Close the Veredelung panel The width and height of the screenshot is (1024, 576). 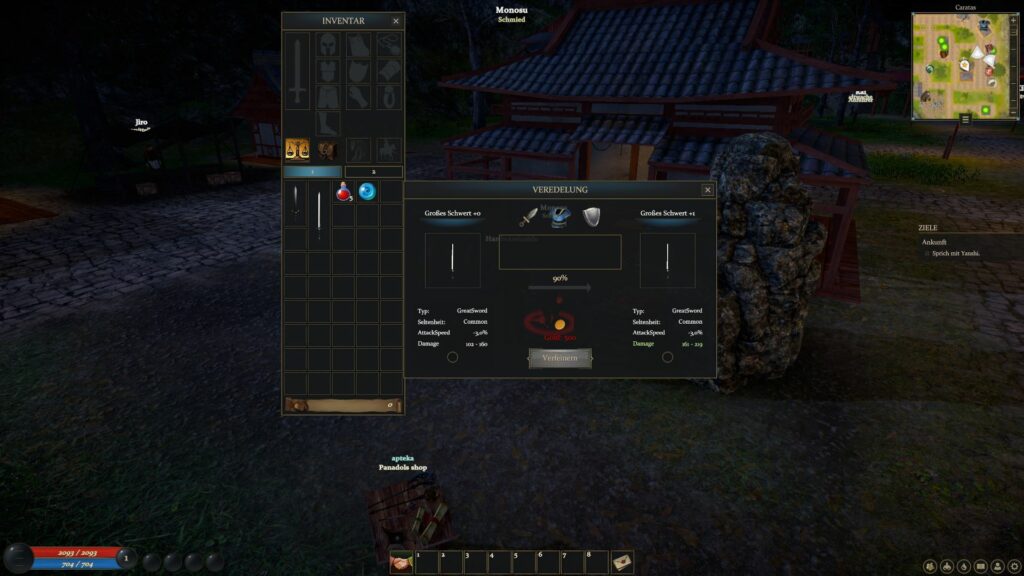point(708,190)
